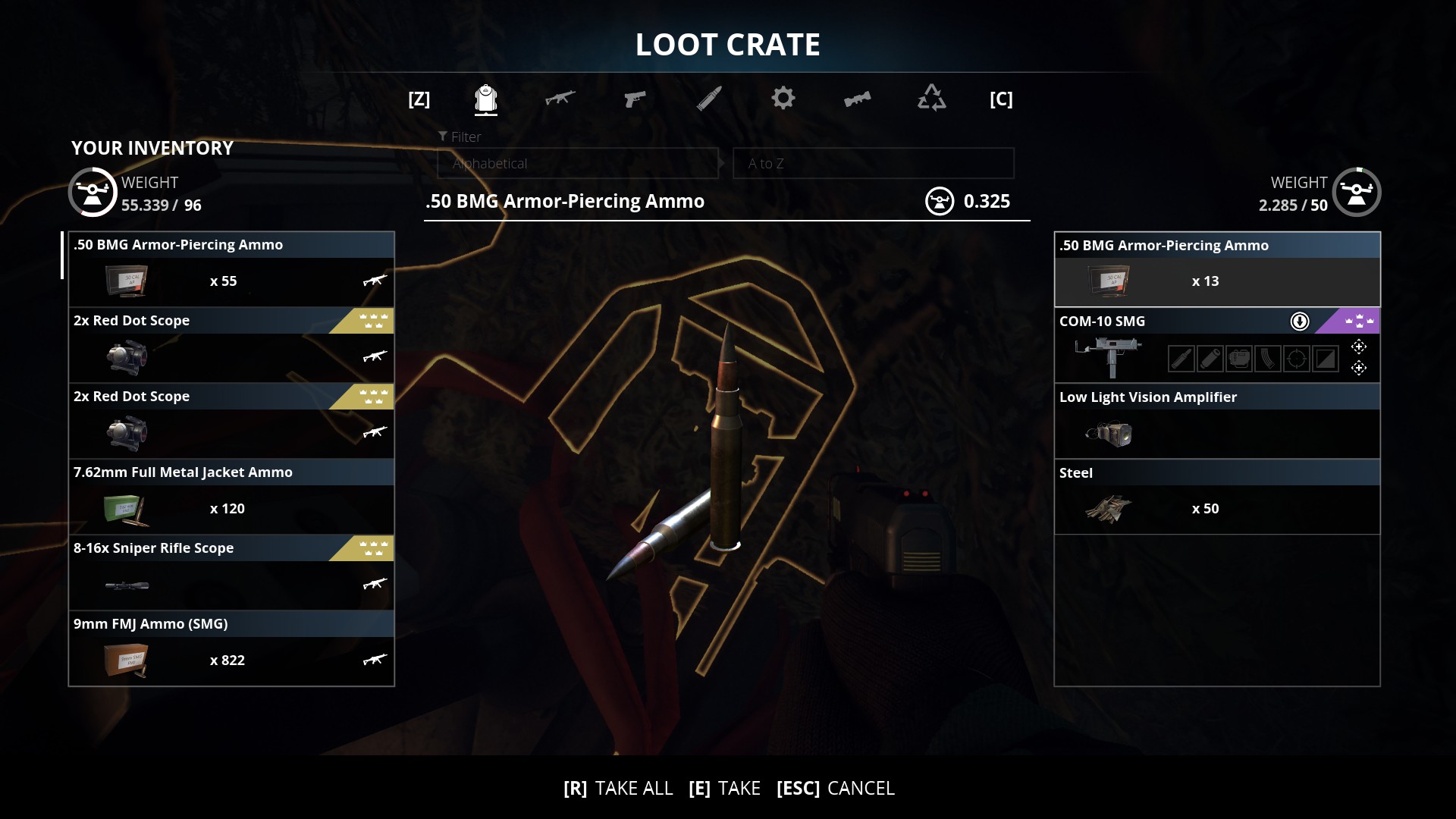
Task: Open the assault rifle category tab
Action: click(560, 99)
